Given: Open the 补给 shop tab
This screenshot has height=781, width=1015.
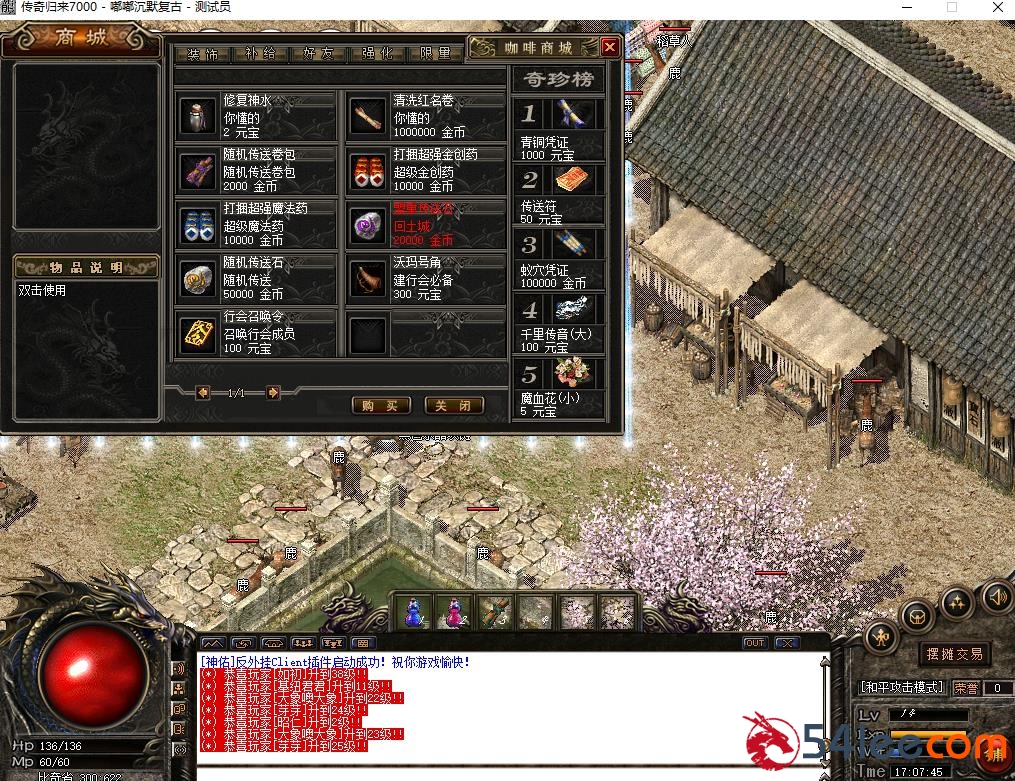Looking at the screenshot, I should point(259,54).
